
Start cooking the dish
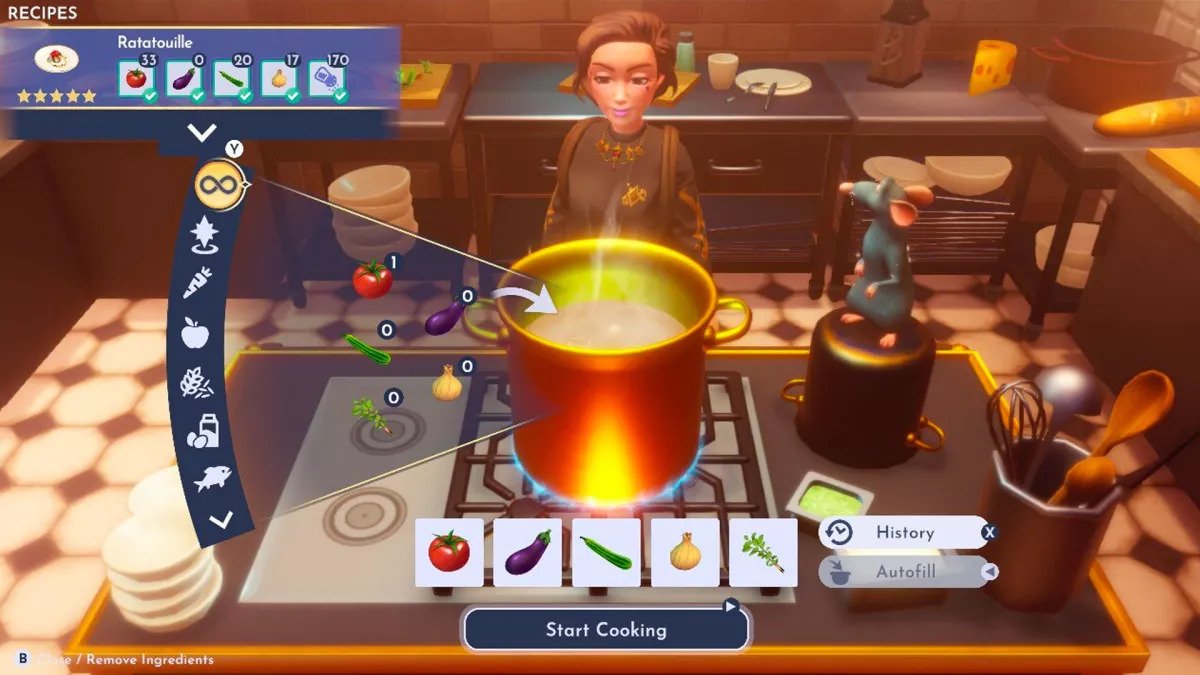click(605, 630)
